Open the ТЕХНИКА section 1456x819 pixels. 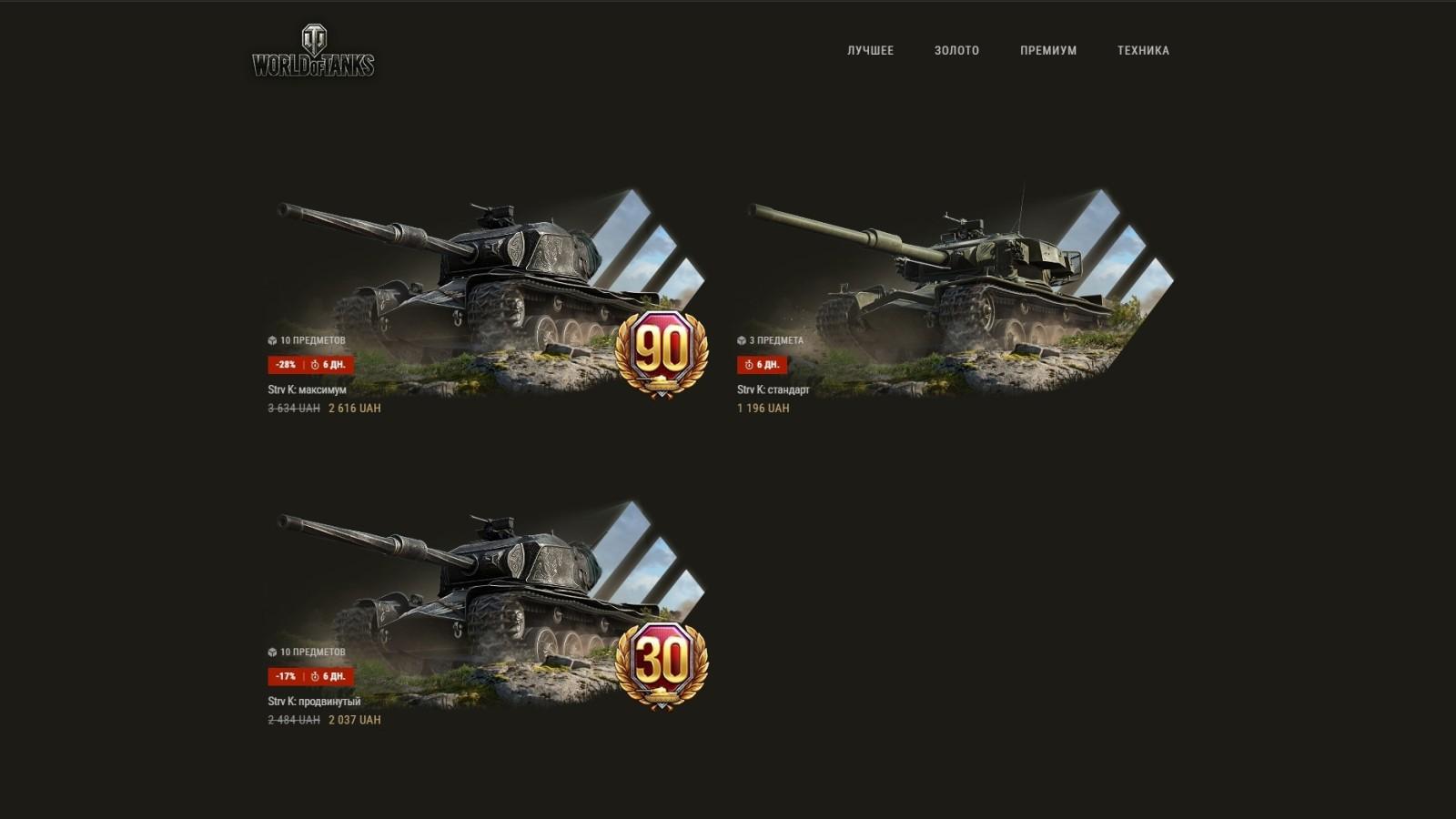coord(1142,50)
